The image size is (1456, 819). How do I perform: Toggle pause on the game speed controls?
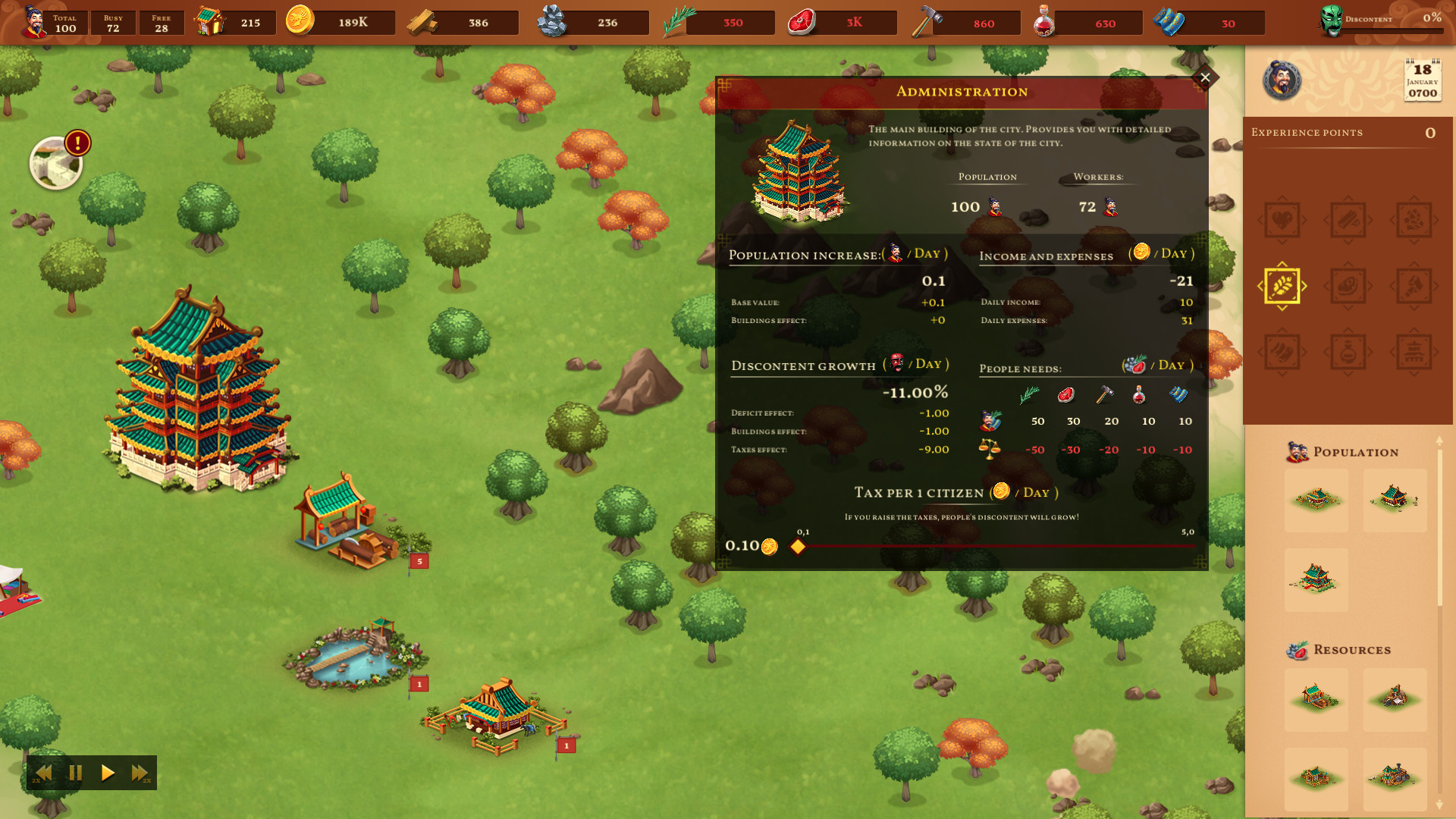click(x=75, y=773)
